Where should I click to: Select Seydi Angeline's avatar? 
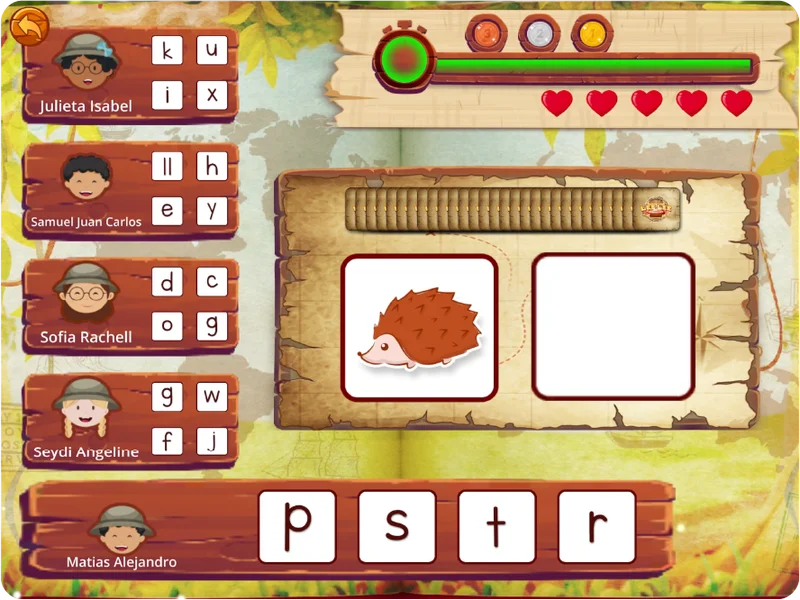[x=86, y=411]
